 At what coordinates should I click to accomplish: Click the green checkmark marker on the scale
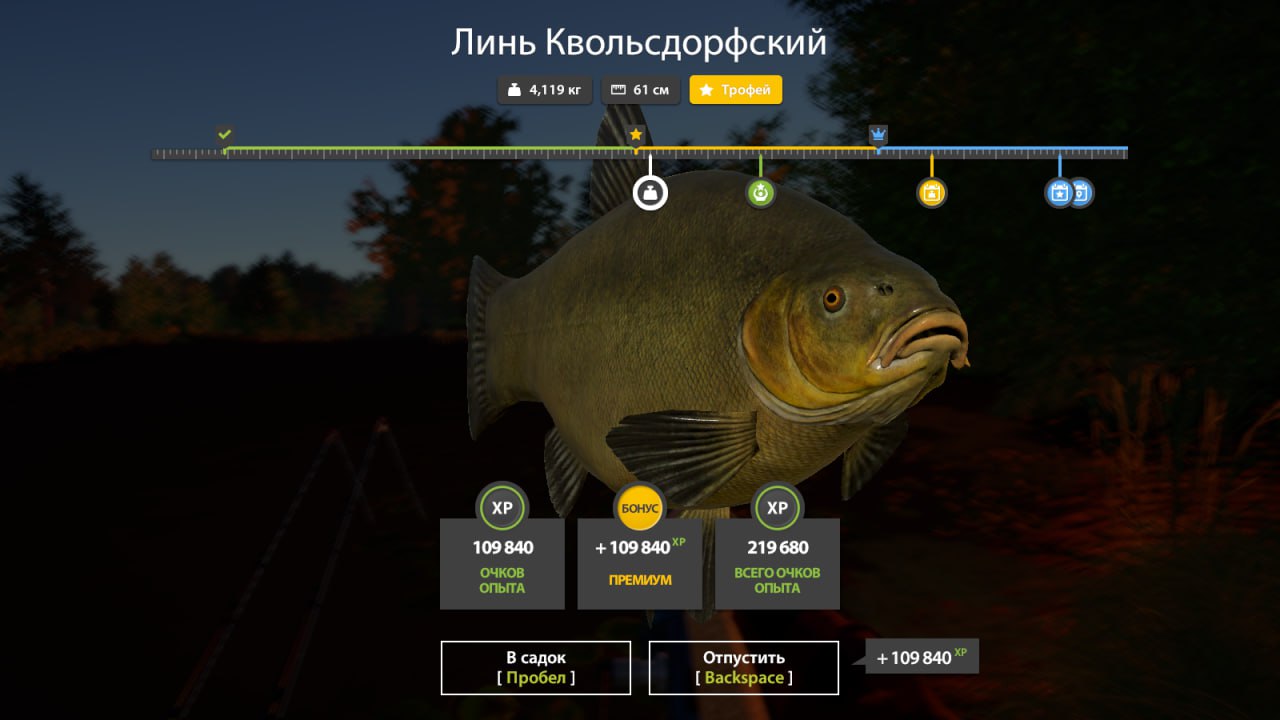point(224,133)
